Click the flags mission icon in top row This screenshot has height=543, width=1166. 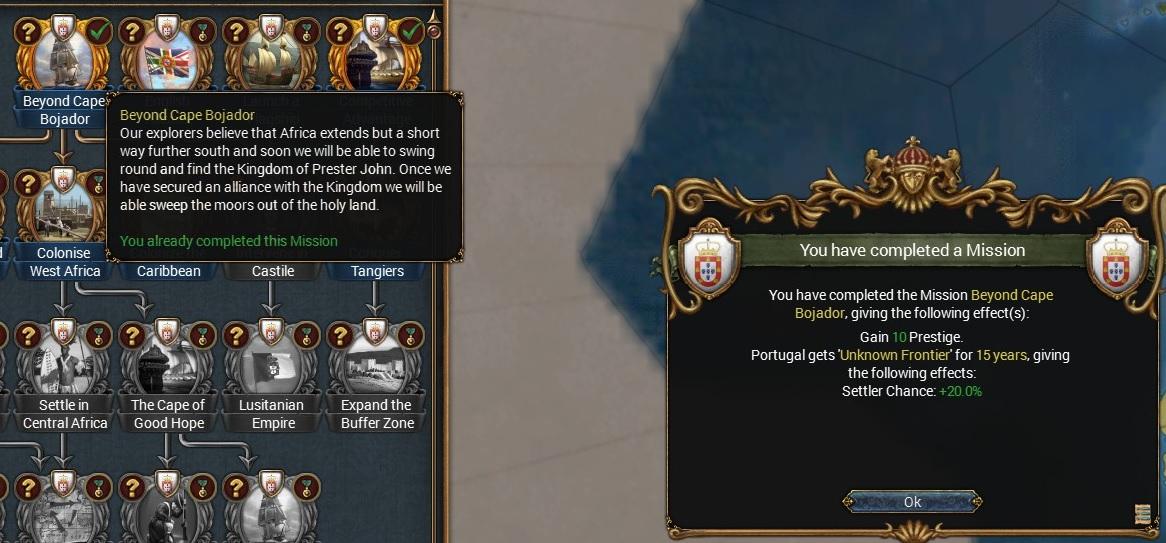tap(168, 58)
